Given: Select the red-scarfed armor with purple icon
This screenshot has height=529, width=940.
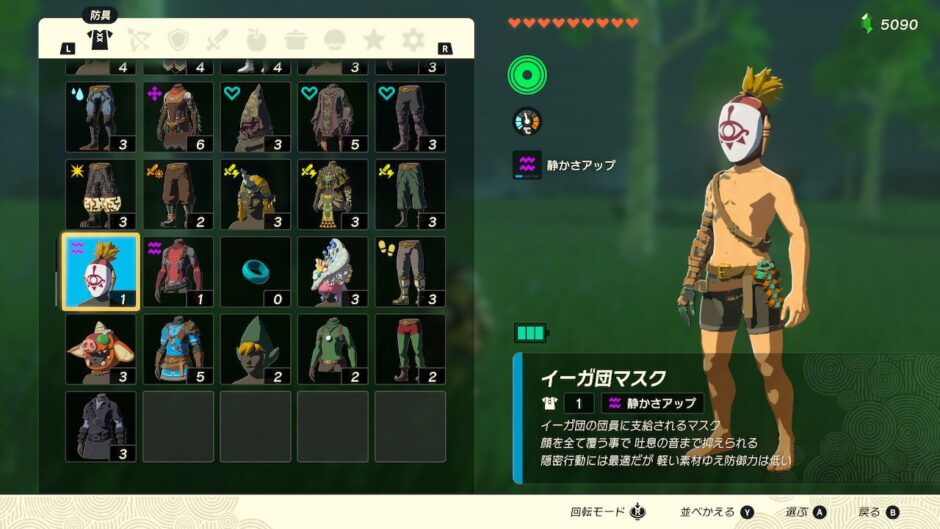Looking at the screenshot, I should tap(178, 117).
